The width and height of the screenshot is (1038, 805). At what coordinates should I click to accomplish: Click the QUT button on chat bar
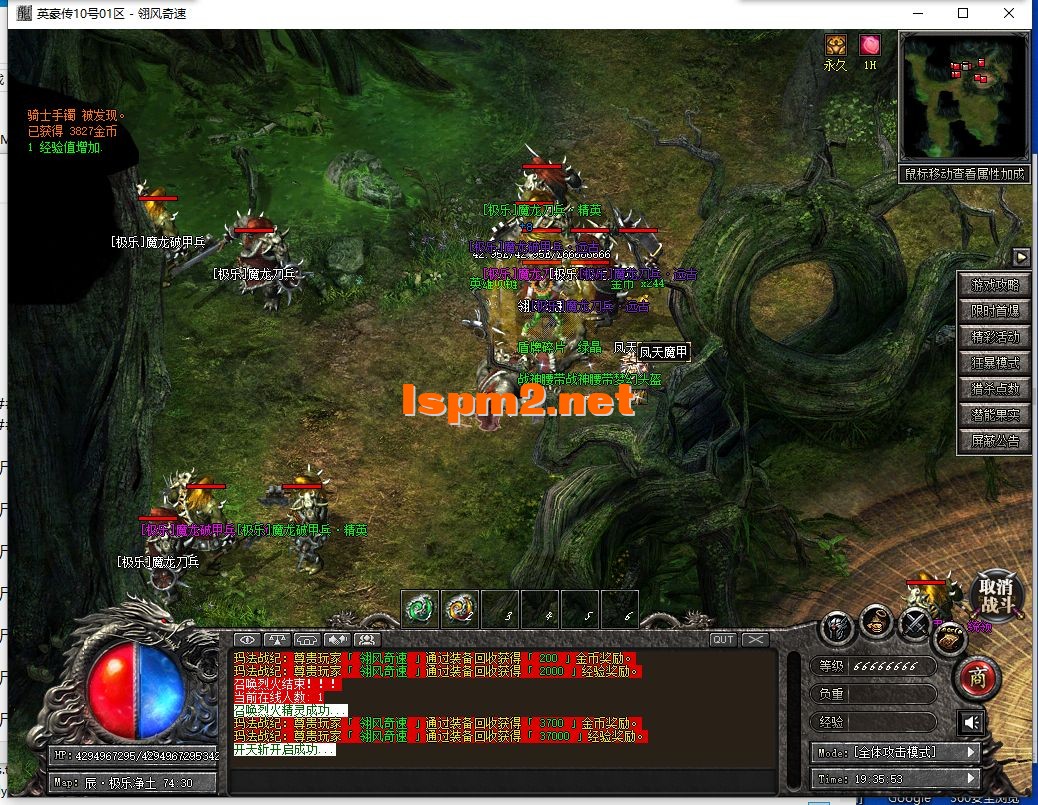(x=723, y=640)
